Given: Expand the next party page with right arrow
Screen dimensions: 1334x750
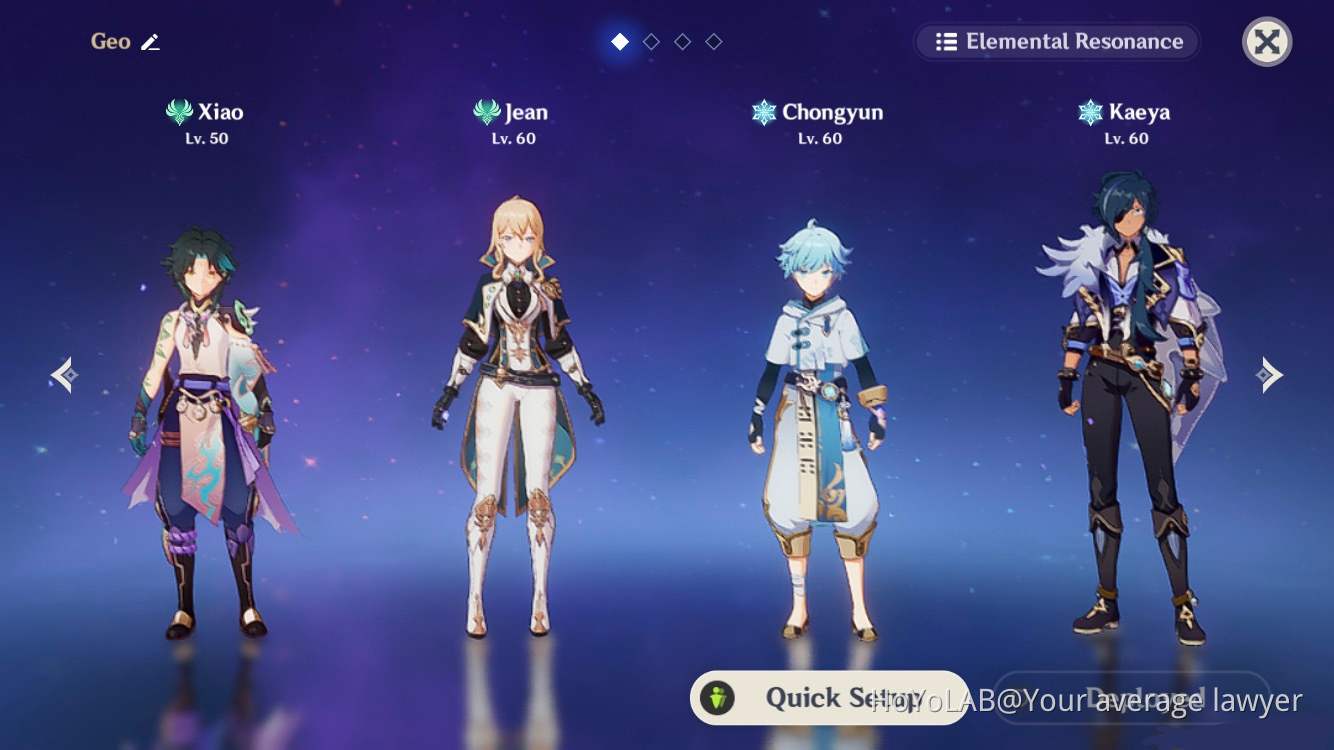Looking at the screenshot, I should (1271, 374).
